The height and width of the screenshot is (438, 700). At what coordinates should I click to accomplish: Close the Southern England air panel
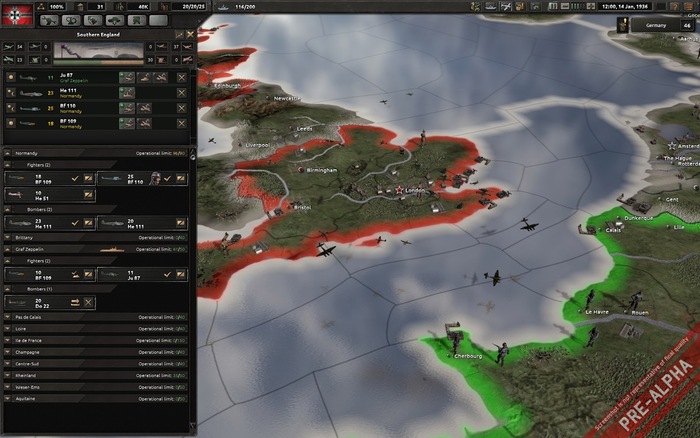click(x=190, y=34)
